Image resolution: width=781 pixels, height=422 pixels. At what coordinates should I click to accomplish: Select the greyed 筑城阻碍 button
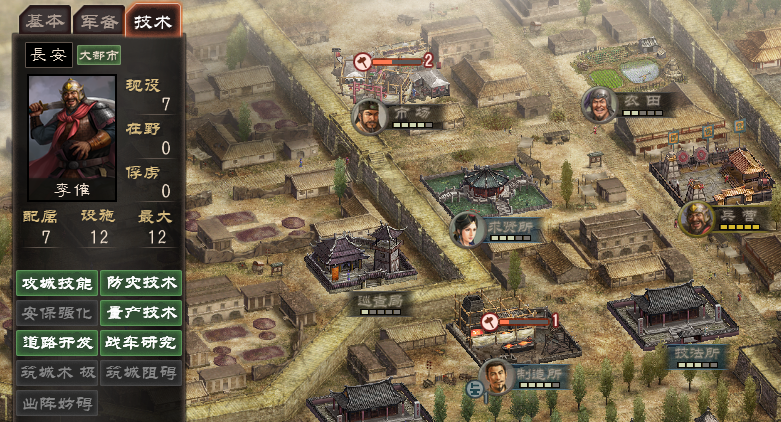tap(141, 373)
